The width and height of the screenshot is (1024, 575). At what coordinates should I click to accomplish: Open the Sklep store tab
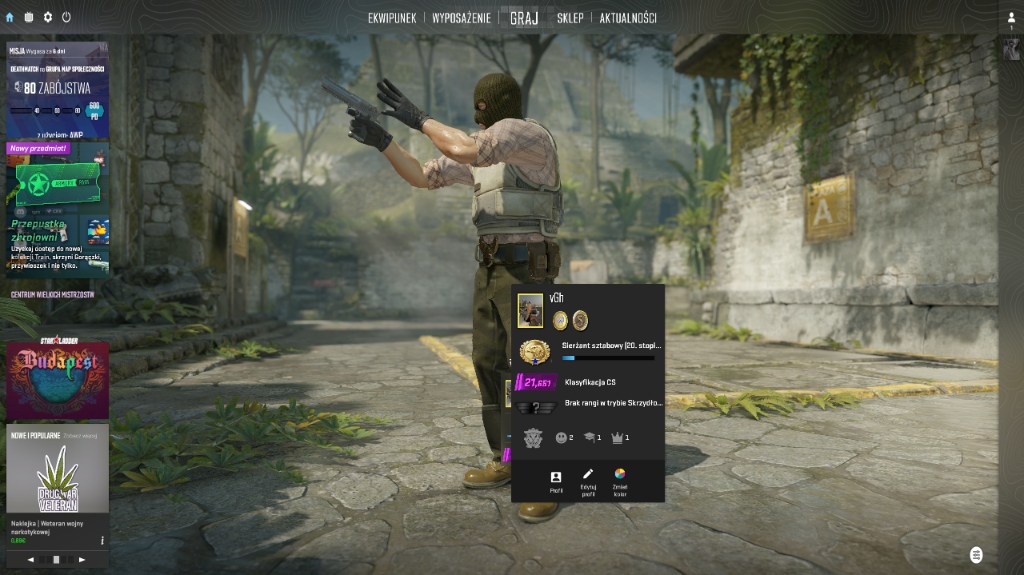click(x=570, y=18)
